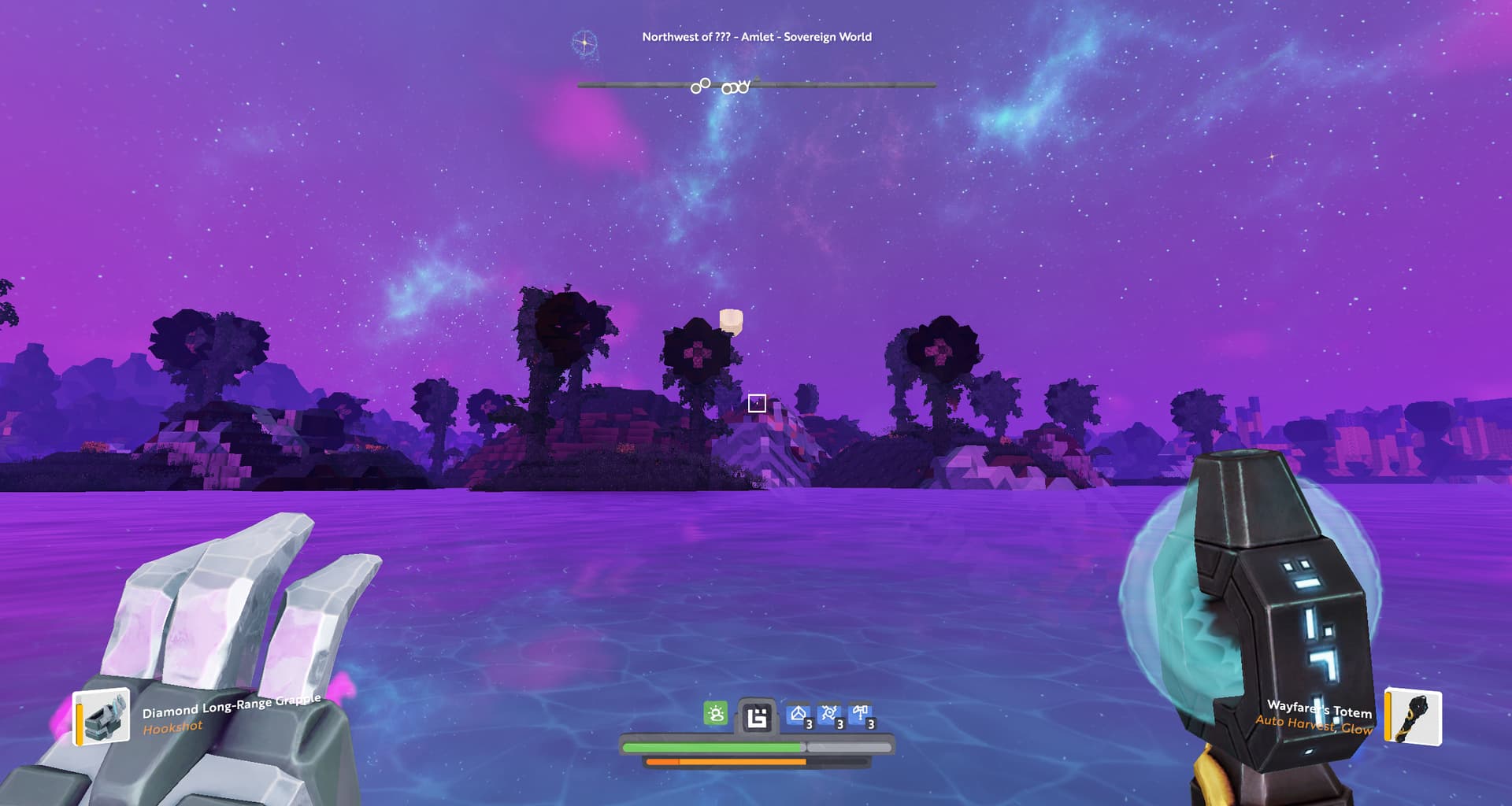The height and width of the screenshot is (806, 1512).
Task: Click the green glowing-person status icon
Action: (x=715, y=714)
